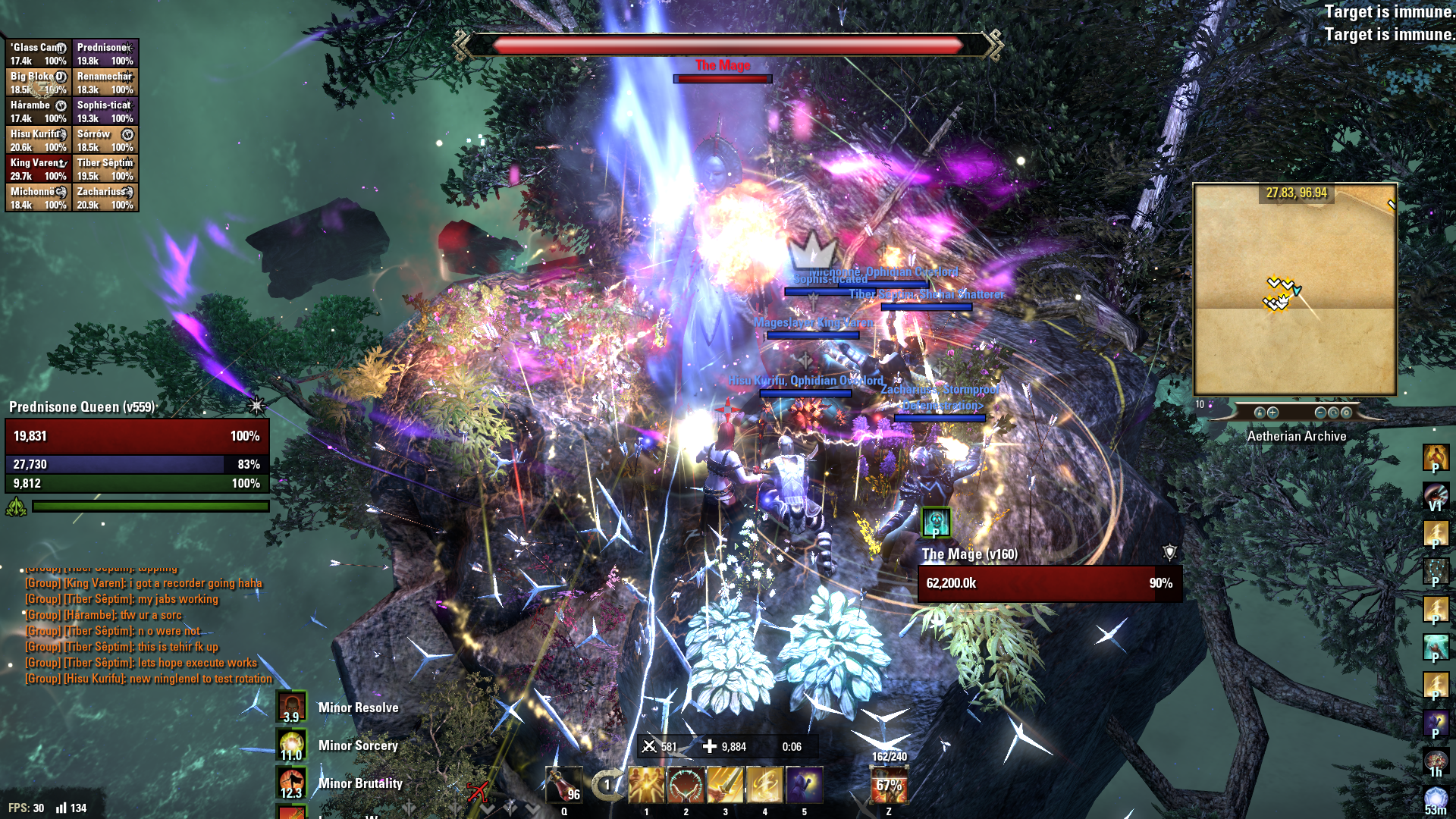Swap weapon bars with the arrow icon
The width and height of the screenshot is (1456, 819).
point(605,786)
